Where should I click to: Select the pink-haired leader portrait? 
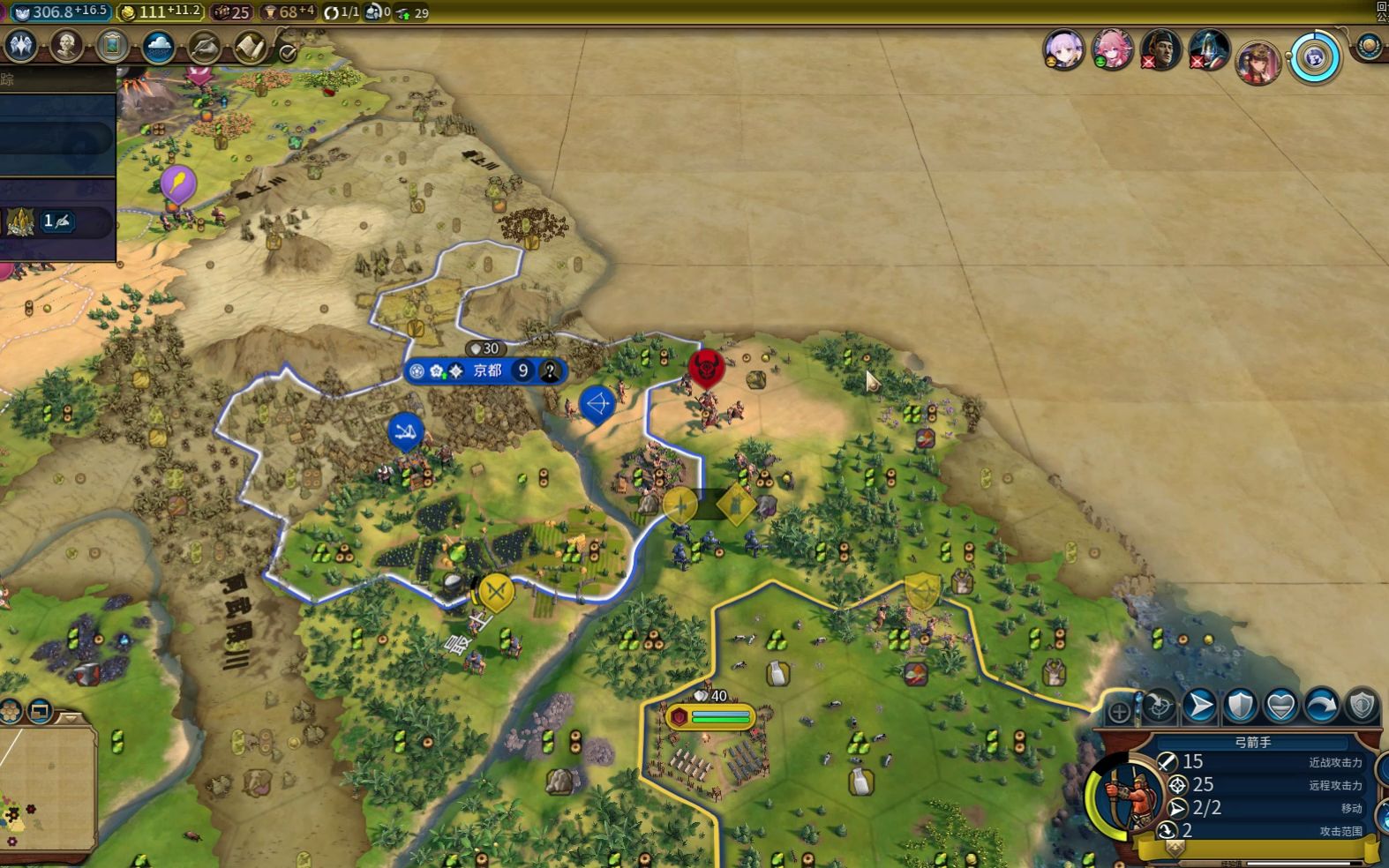click(1112, 49)
